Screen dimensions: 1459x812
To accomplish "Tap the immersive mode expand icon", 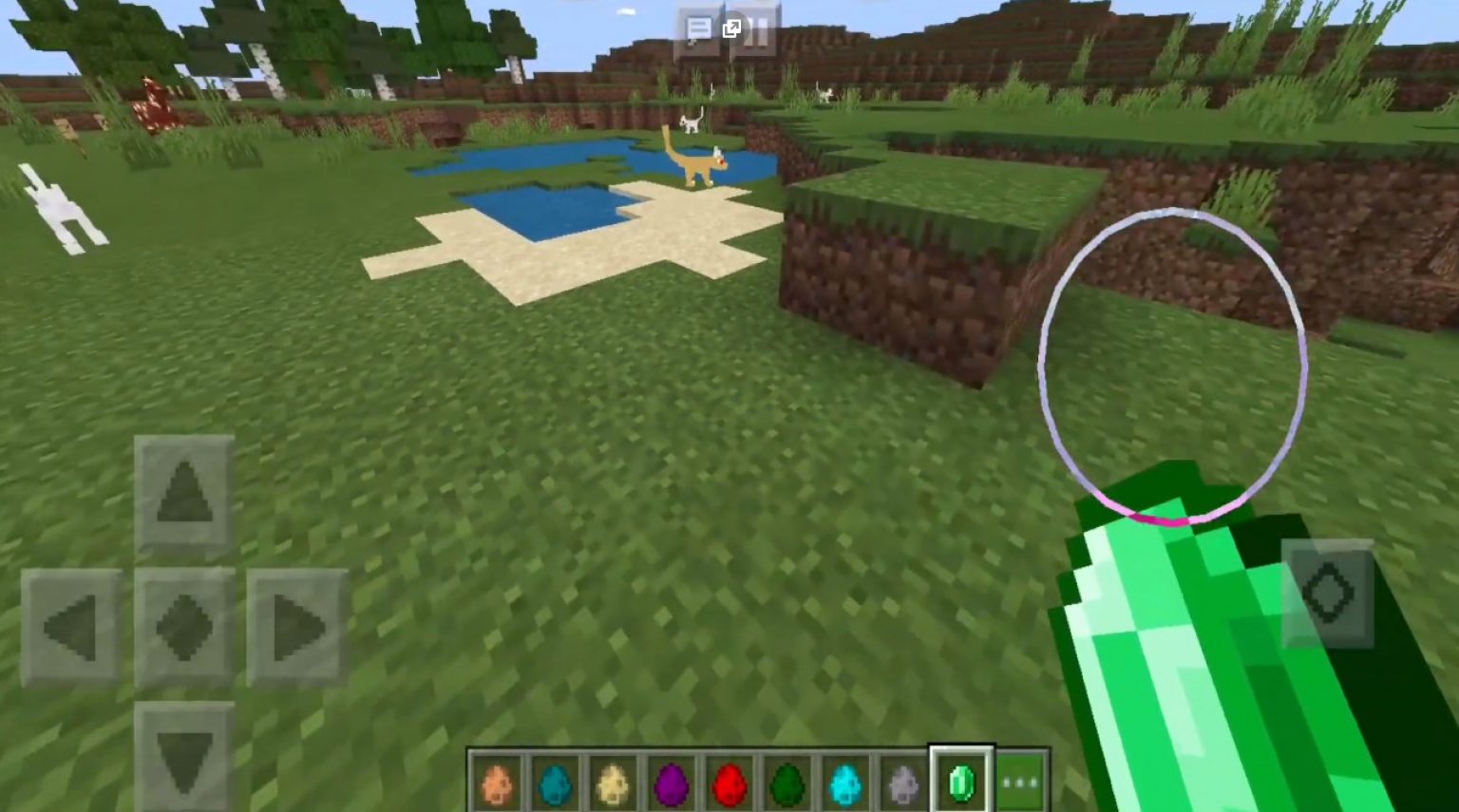I will 730,29.
